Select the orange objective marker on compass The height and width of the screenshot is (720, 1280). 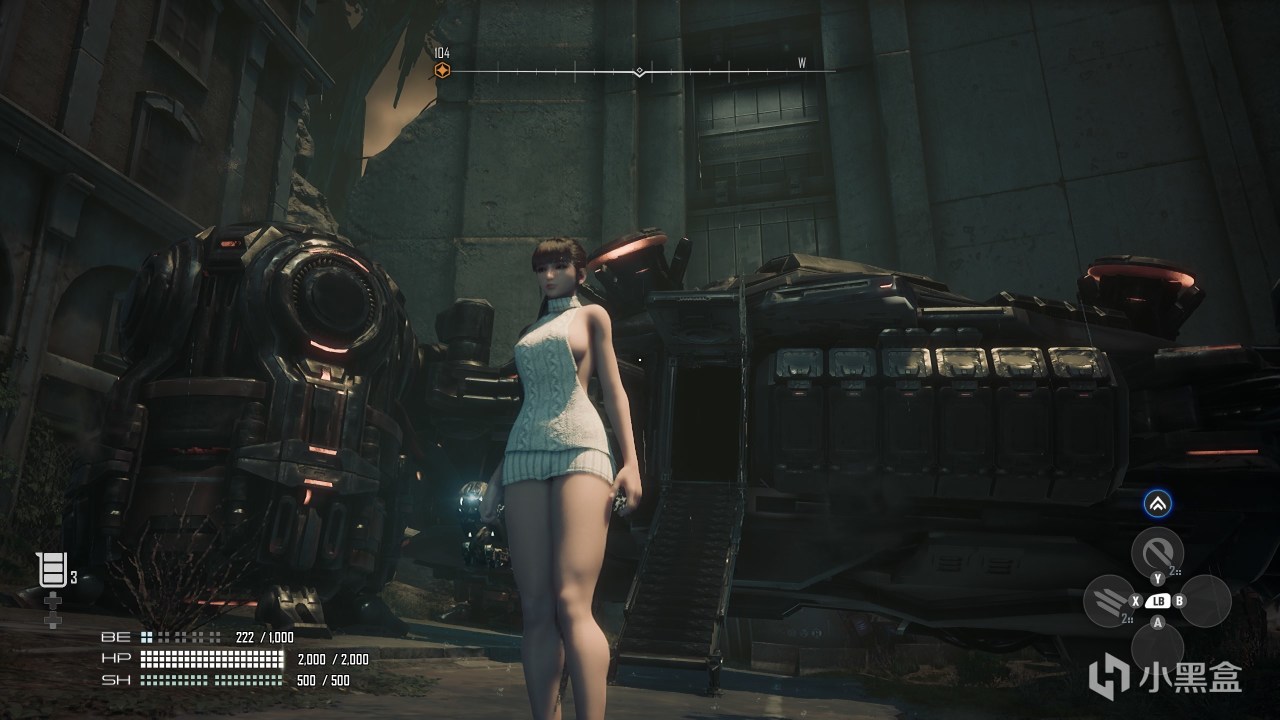[442, 70]
